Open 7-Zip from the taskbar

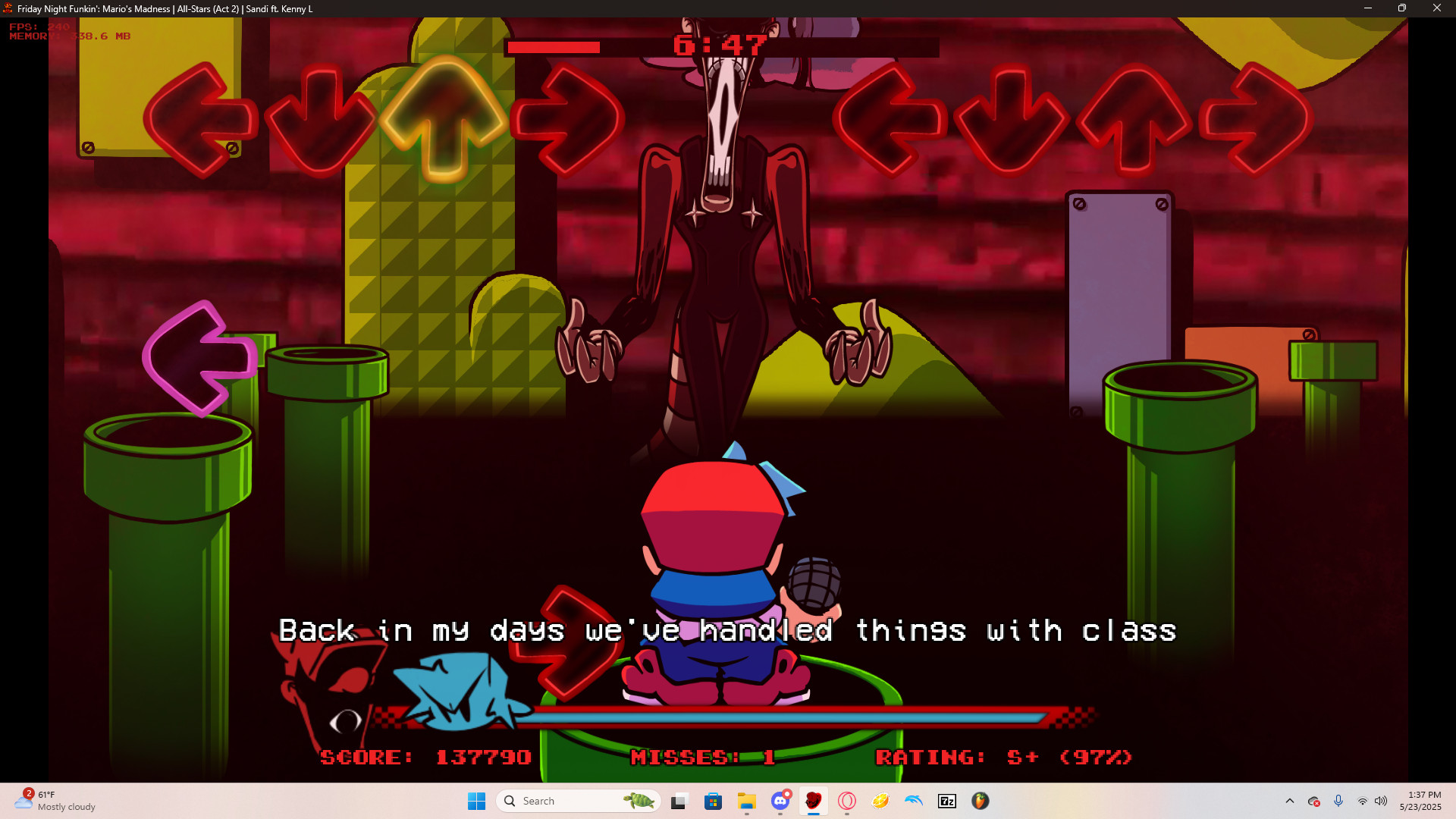(x=946, y=802)
